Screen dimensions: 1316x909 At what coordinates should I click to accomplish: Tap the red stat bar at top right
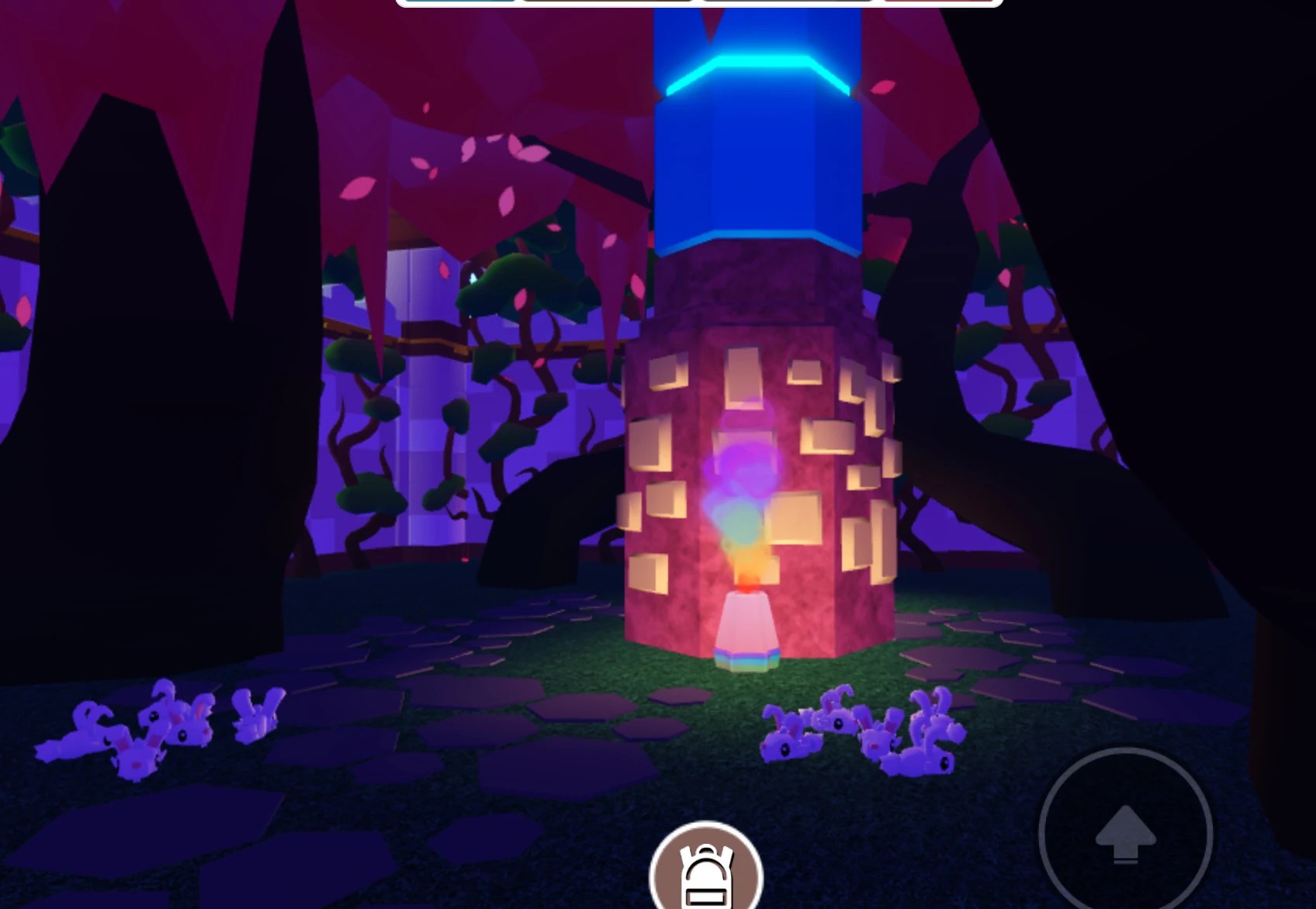coord(939,4)
